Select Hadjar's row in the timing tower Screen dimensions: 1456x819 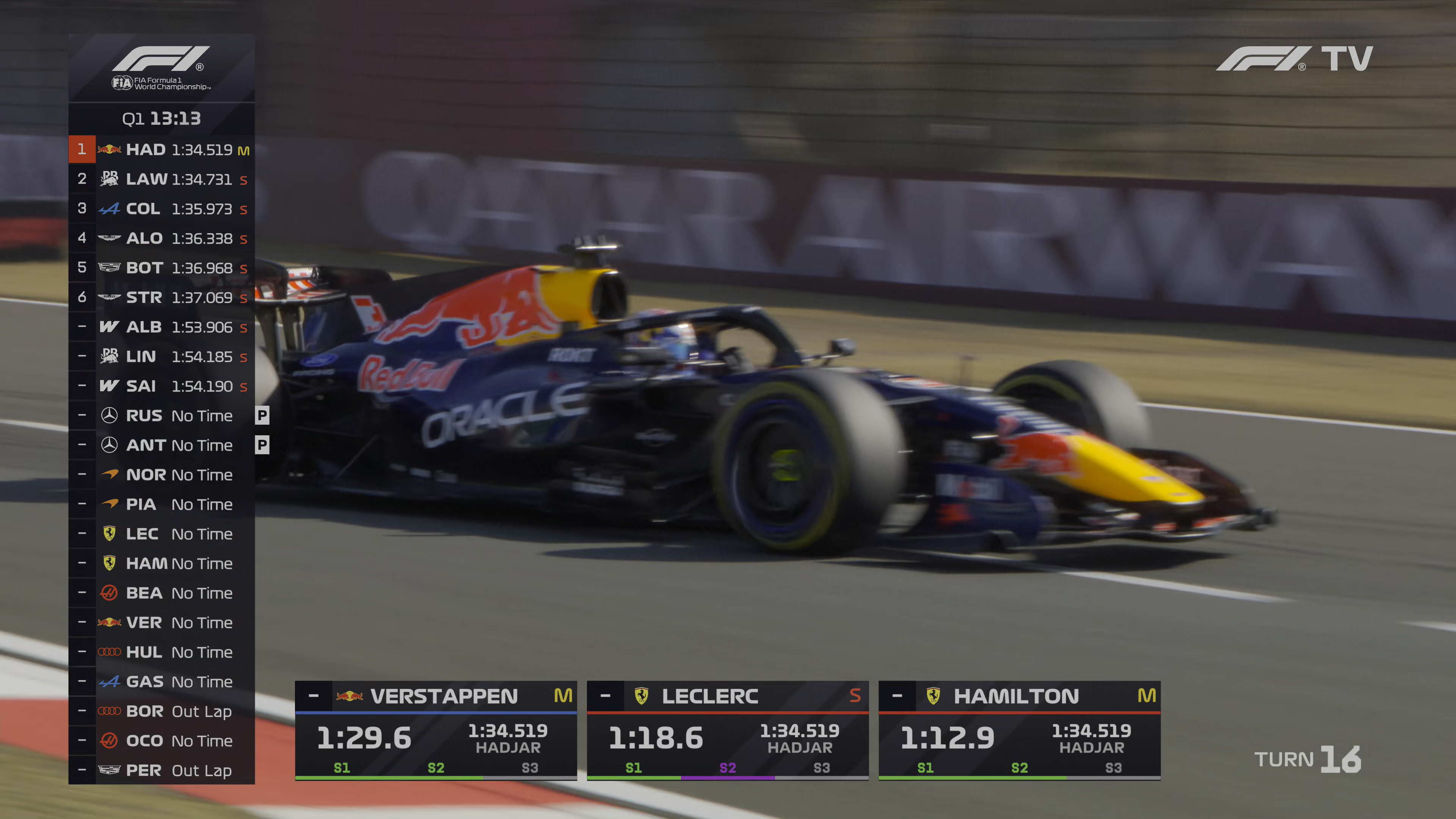pyautogui.click(x=162, y=150)
